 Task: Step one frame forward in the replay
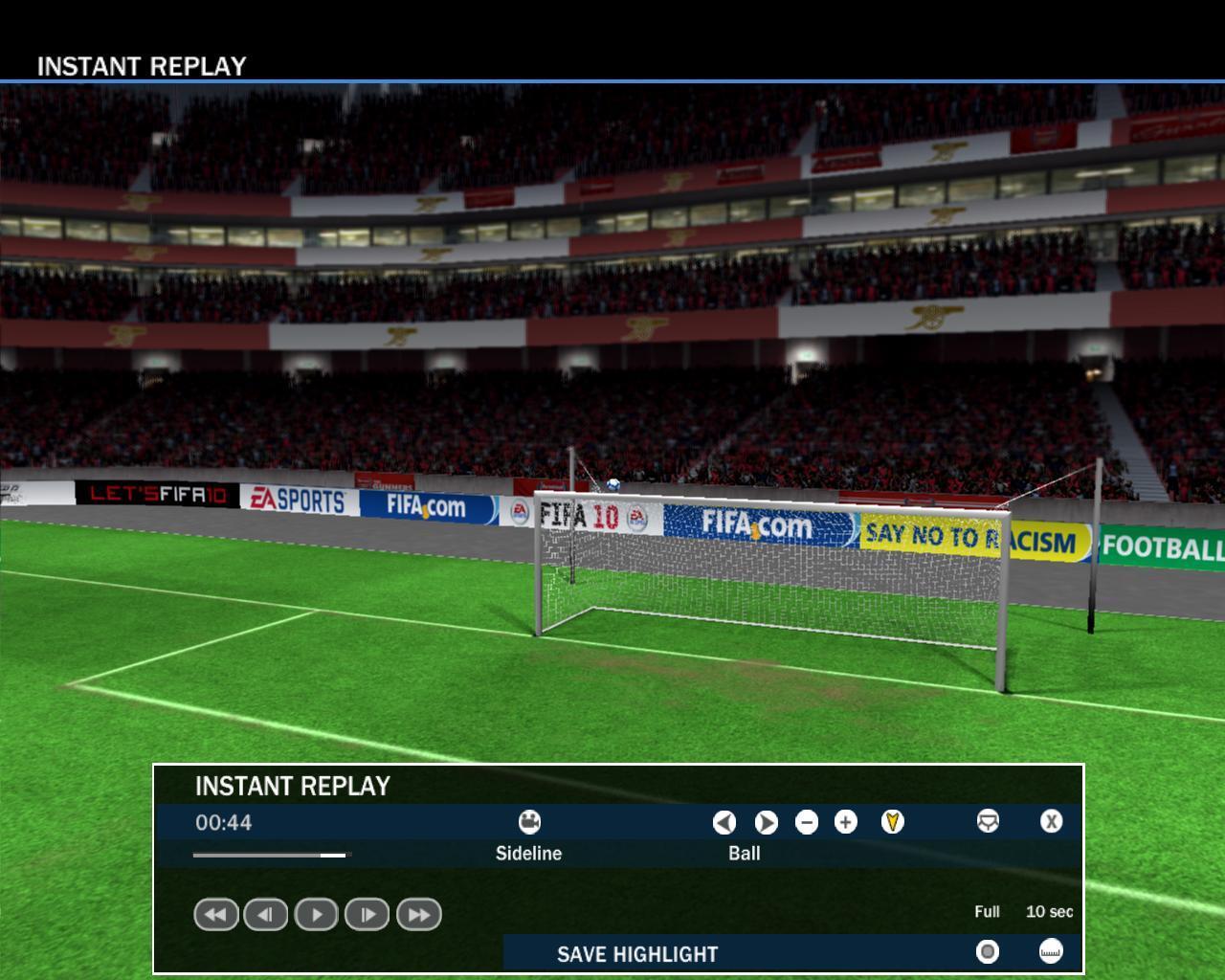[x=367, y=915]
